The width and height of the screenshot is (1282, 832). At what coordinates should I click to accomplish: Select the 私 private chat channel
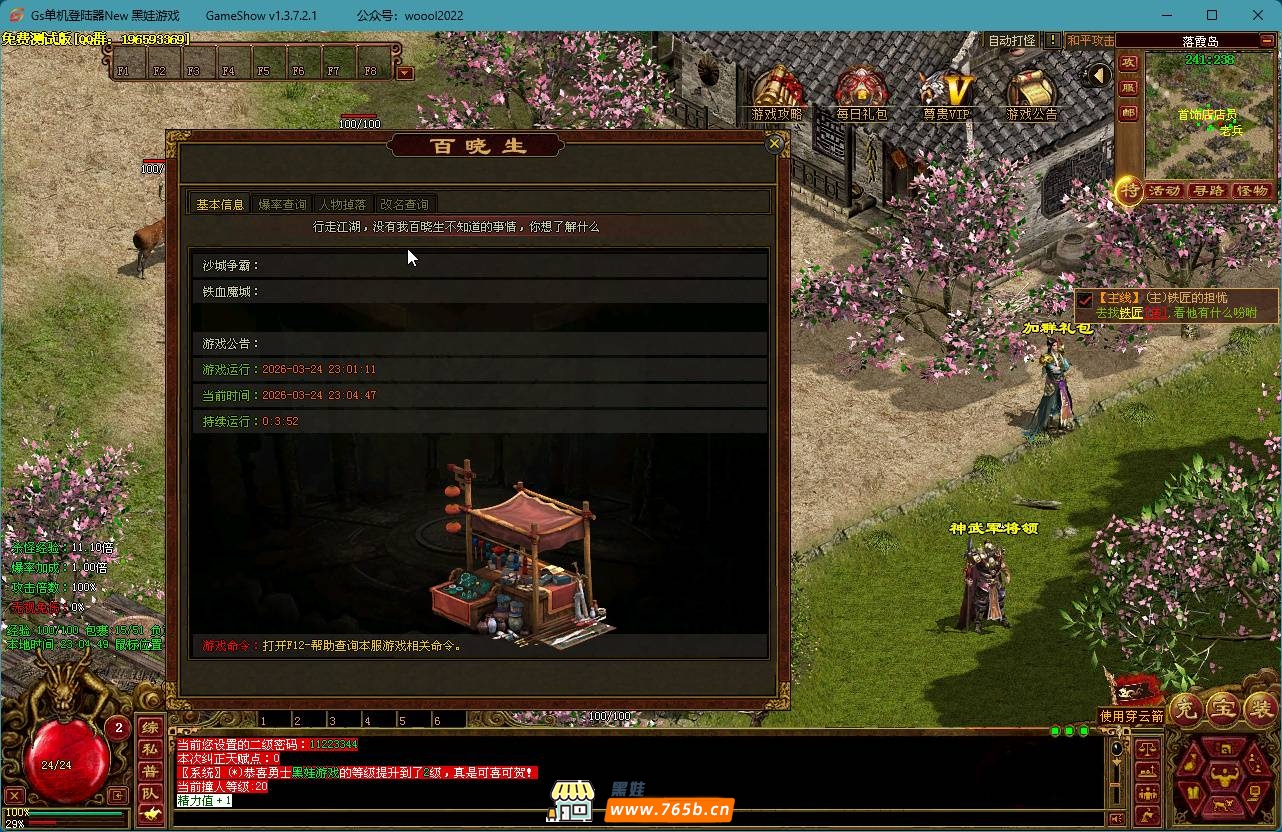(x=149, y=749)
